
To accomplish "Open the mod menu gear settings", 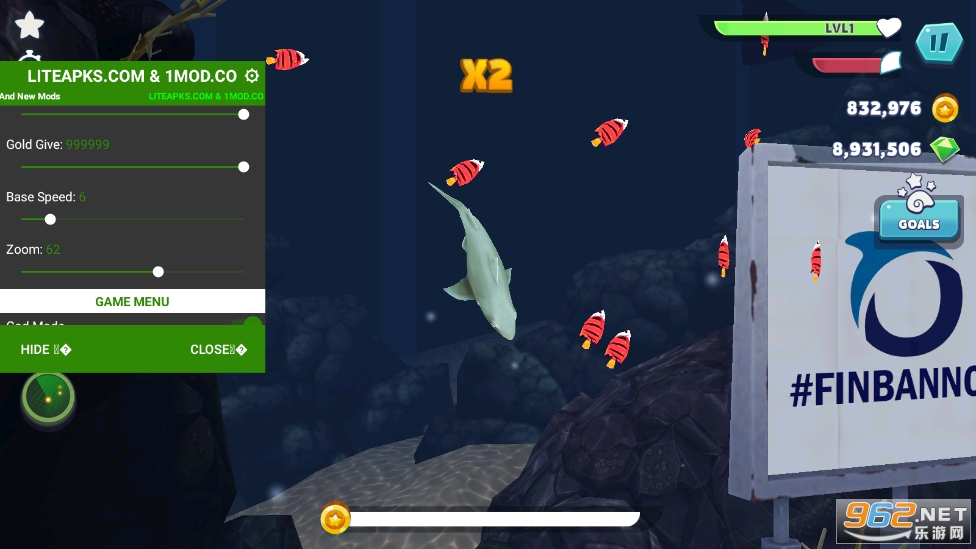I will pyautogui.click(x=252, y=76).
